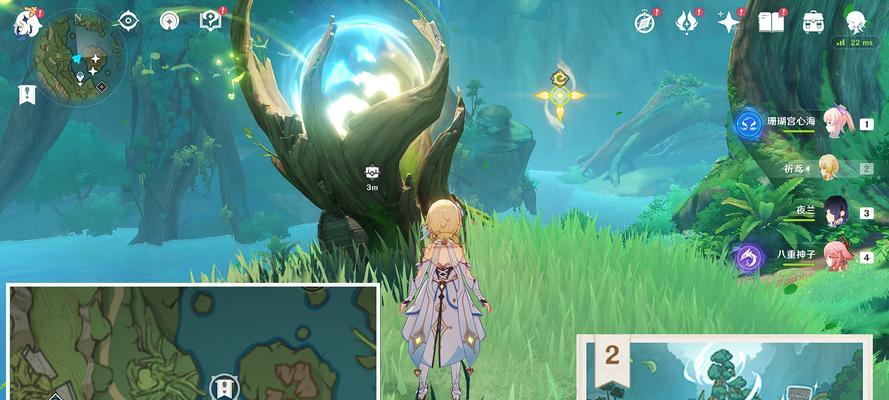This screenshot has height=400, width=889.
Task: Click the map inset thumbnail overlay
Action: pos(192,342)
